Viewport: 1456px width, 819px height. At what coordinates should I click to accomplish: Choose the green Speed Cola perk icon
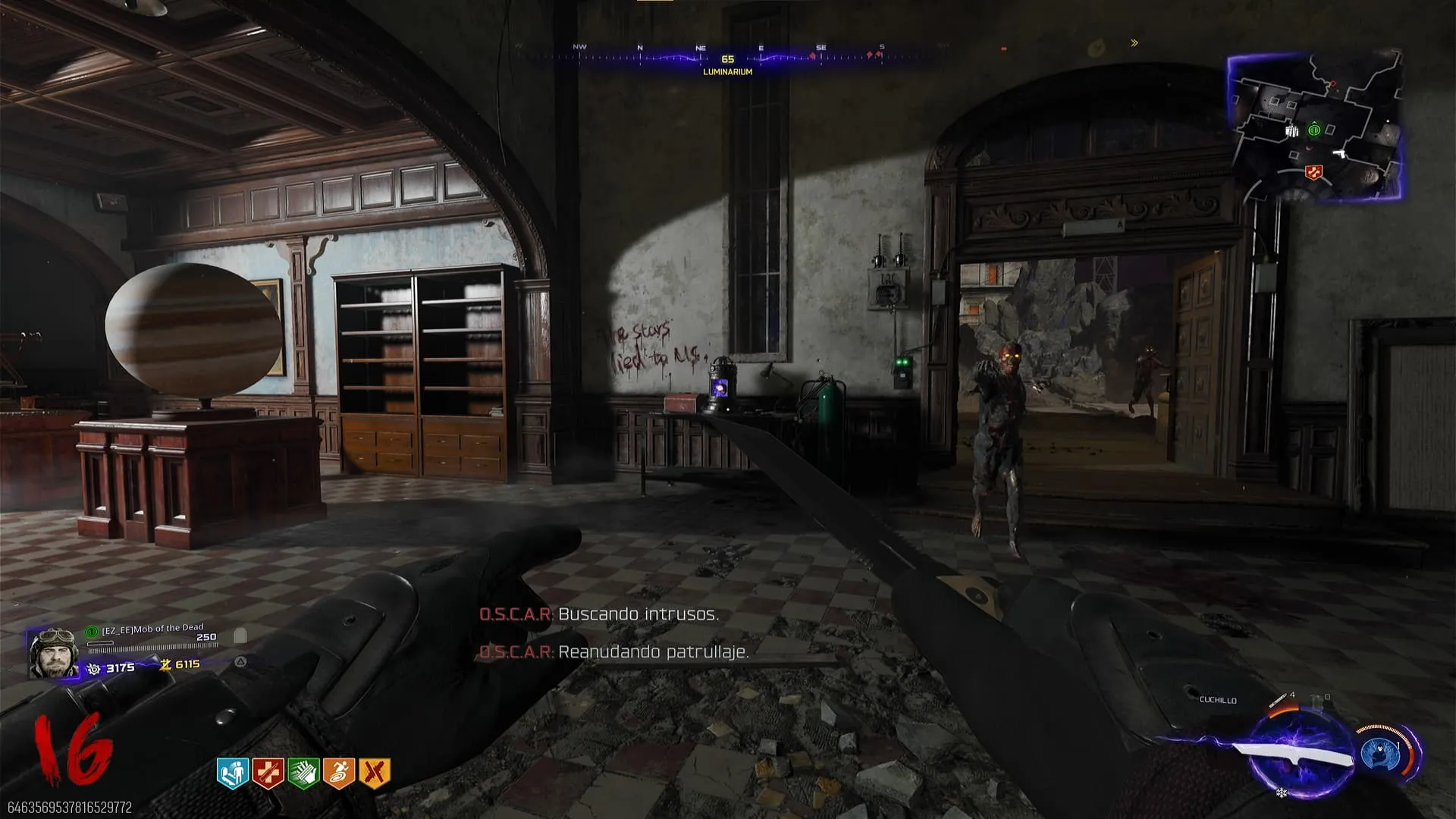point(303,773)
